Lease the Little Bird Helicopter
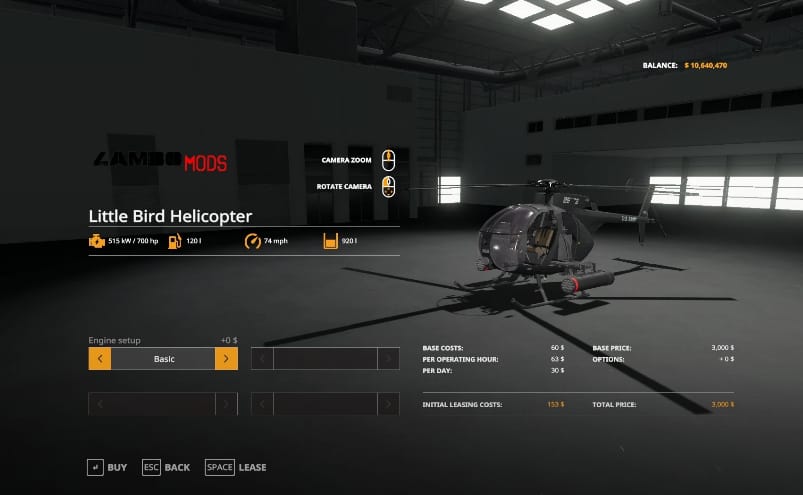Image resolution: width=803 pixels, height=495 pixels. click(x=236, y=467)
